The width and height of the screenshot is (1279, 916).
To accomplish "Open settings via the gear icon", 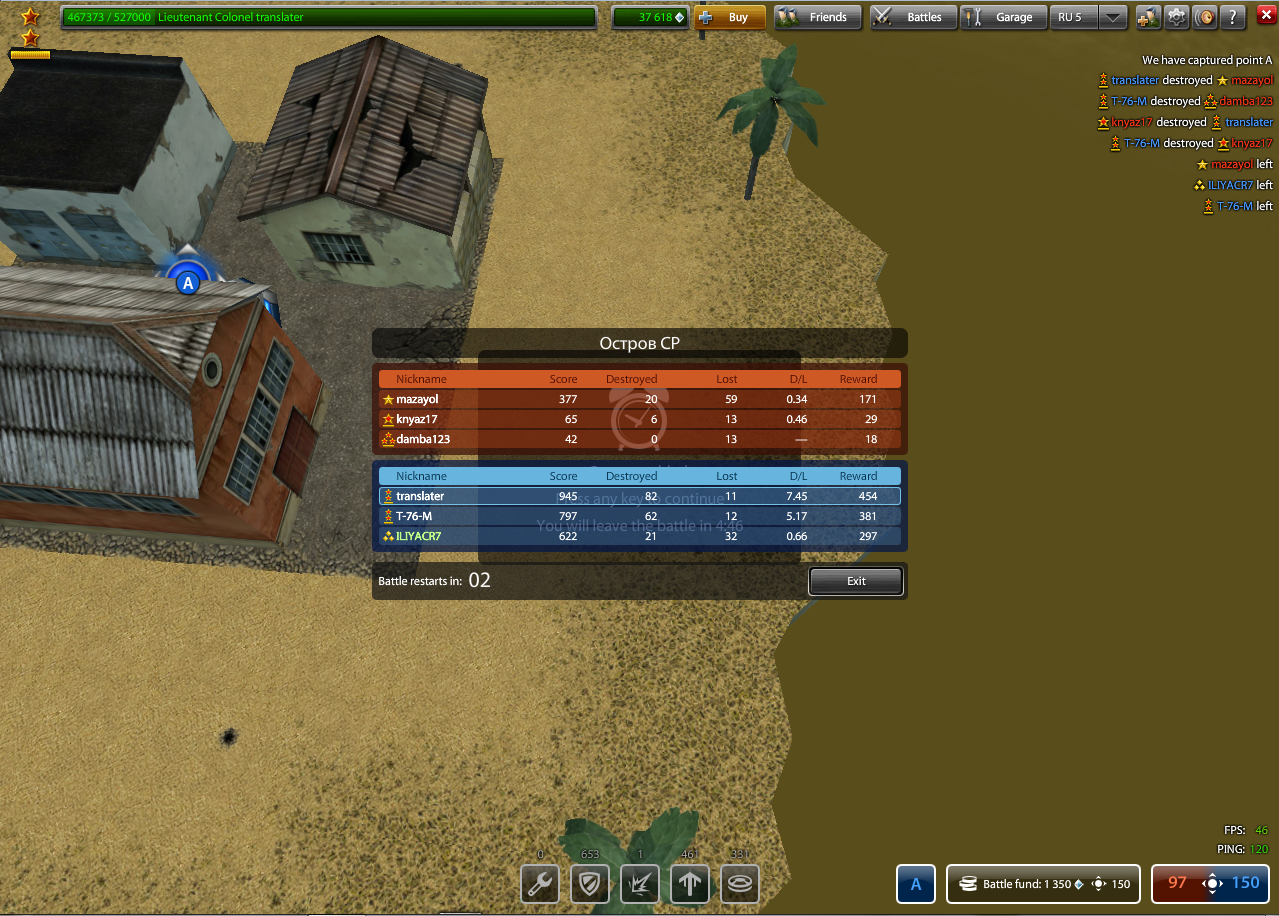I will click(1177, 17).
